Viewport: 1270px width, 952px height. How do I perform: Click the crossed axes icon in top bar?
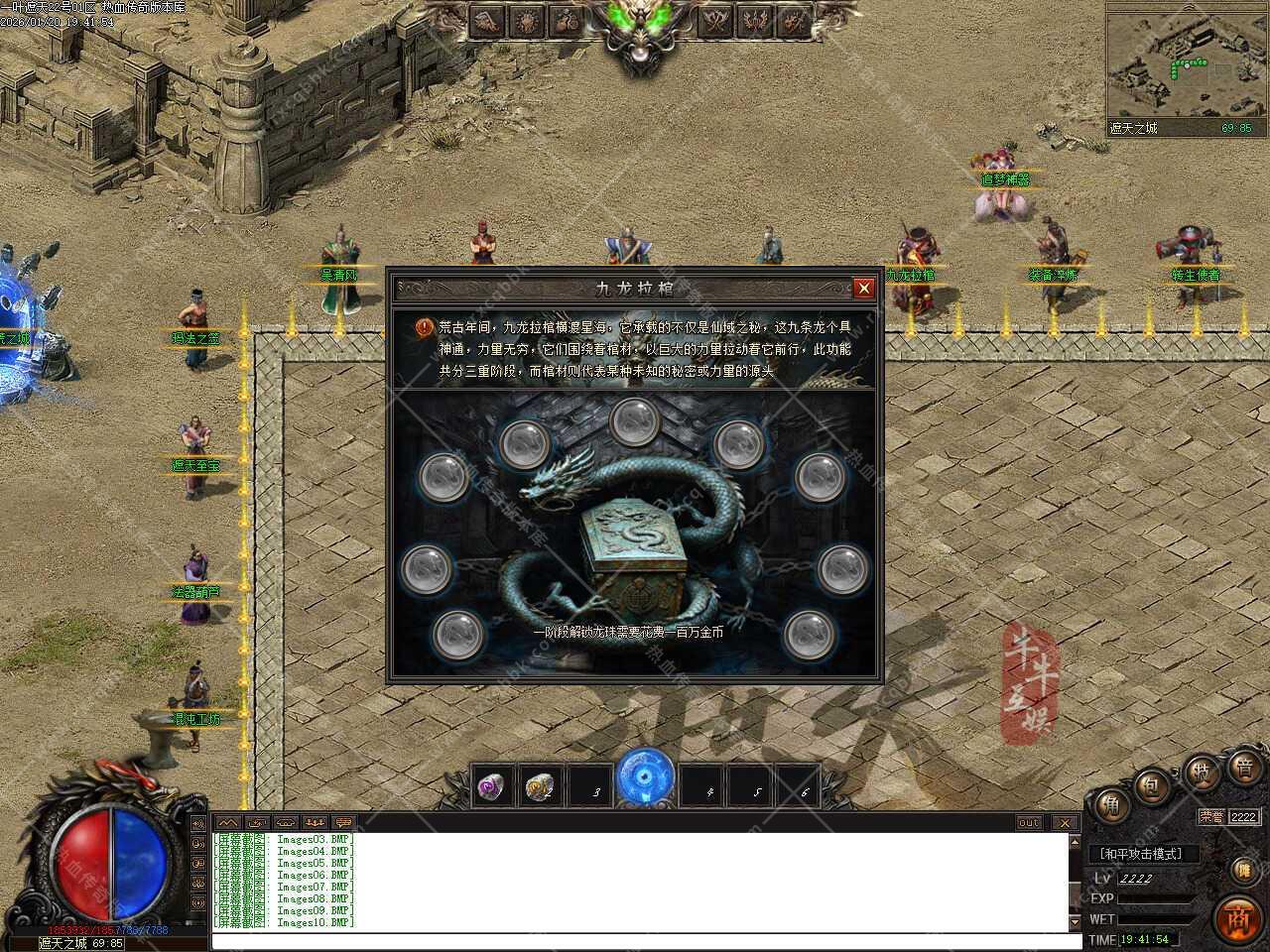pos(715,21)
